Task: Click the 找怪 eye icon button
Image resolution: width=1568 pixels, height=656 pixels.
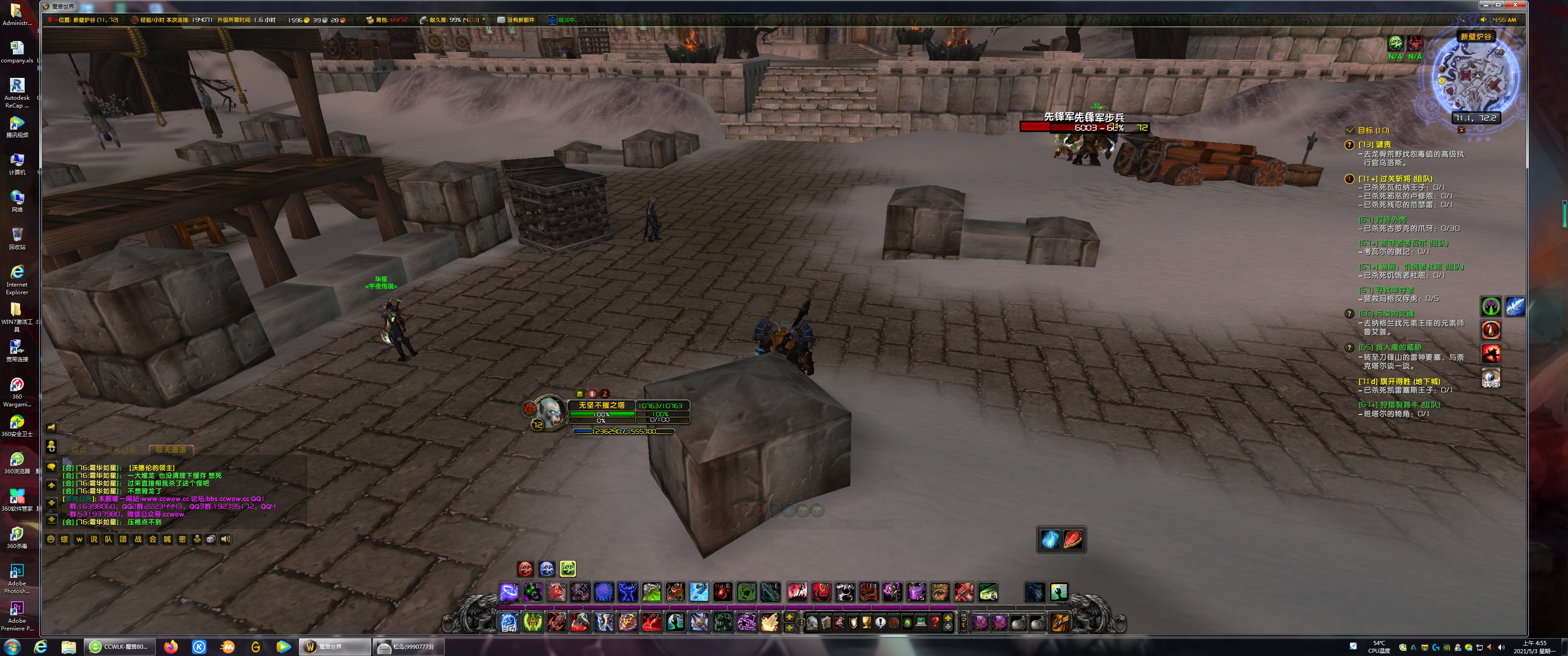Action: [1491, 378]
